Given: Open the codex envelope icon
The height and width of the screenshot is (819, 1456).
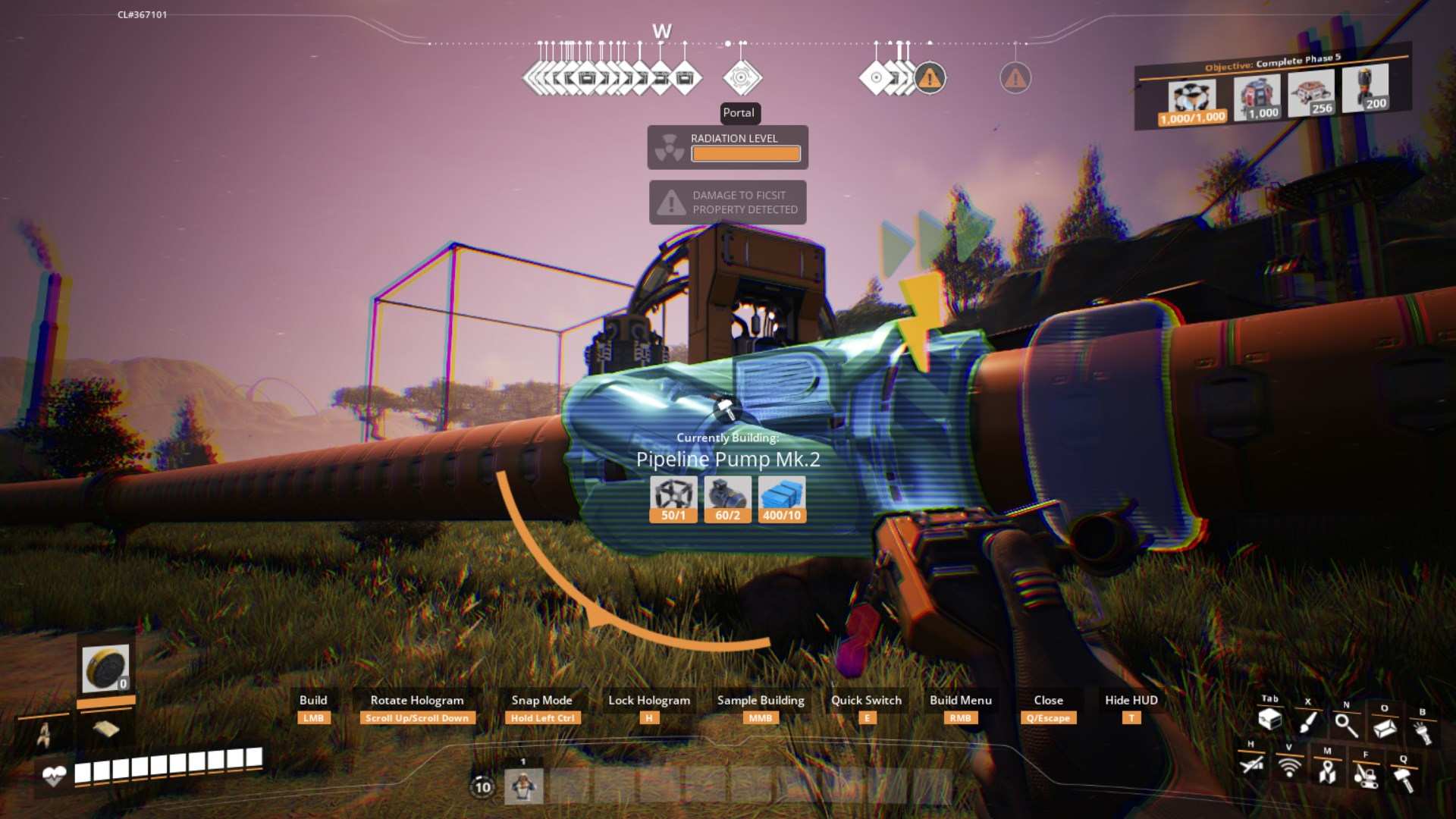Looking at the screenshot, I should coord(1385,729).
